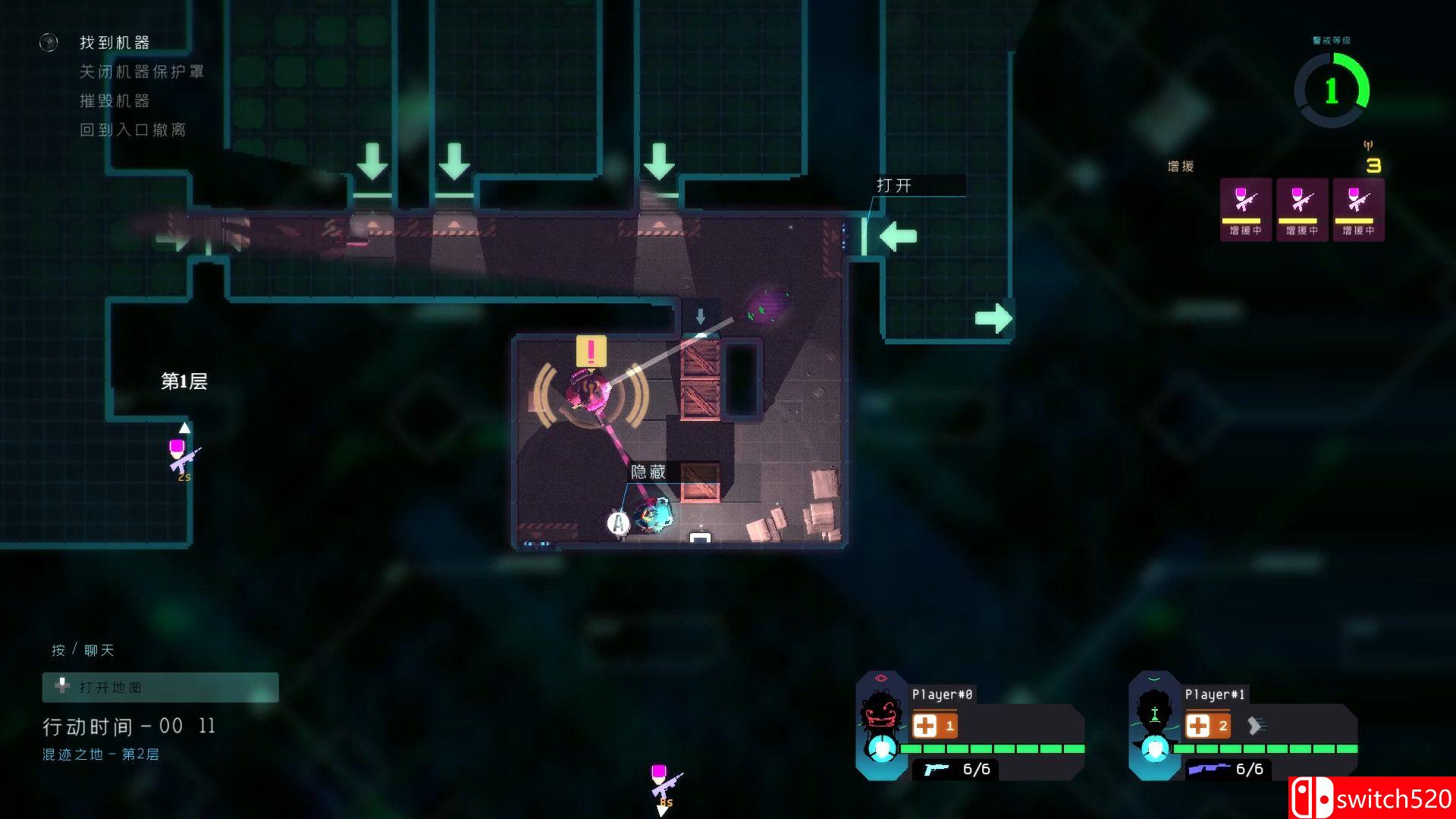Image resolution: width=1456 pixels, height=819 pixels.
Task: Click the green right arrow exit marker
Action: click(993, 318)
